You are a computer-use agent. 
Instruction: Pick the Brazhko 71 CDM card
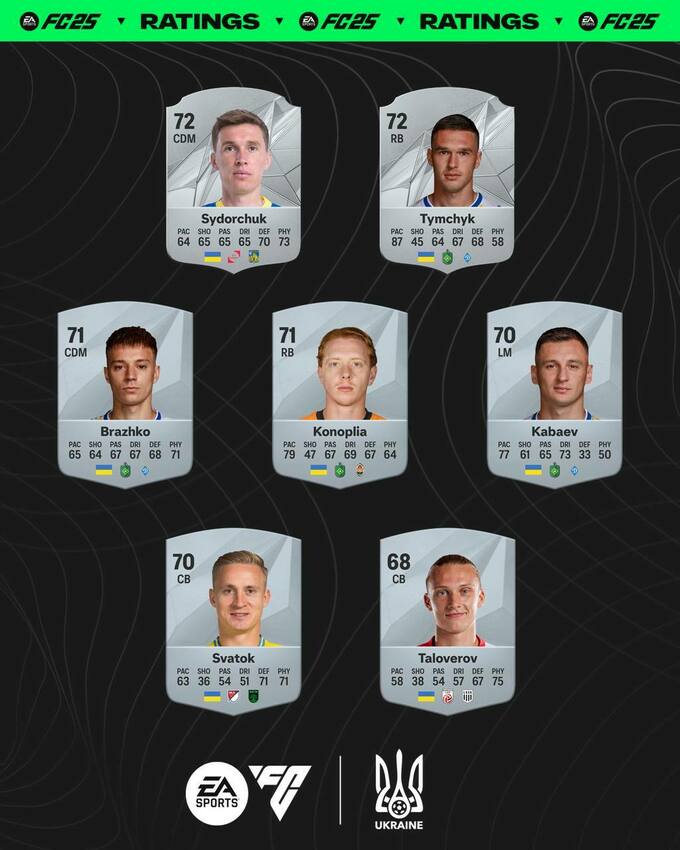pos(125,393)
